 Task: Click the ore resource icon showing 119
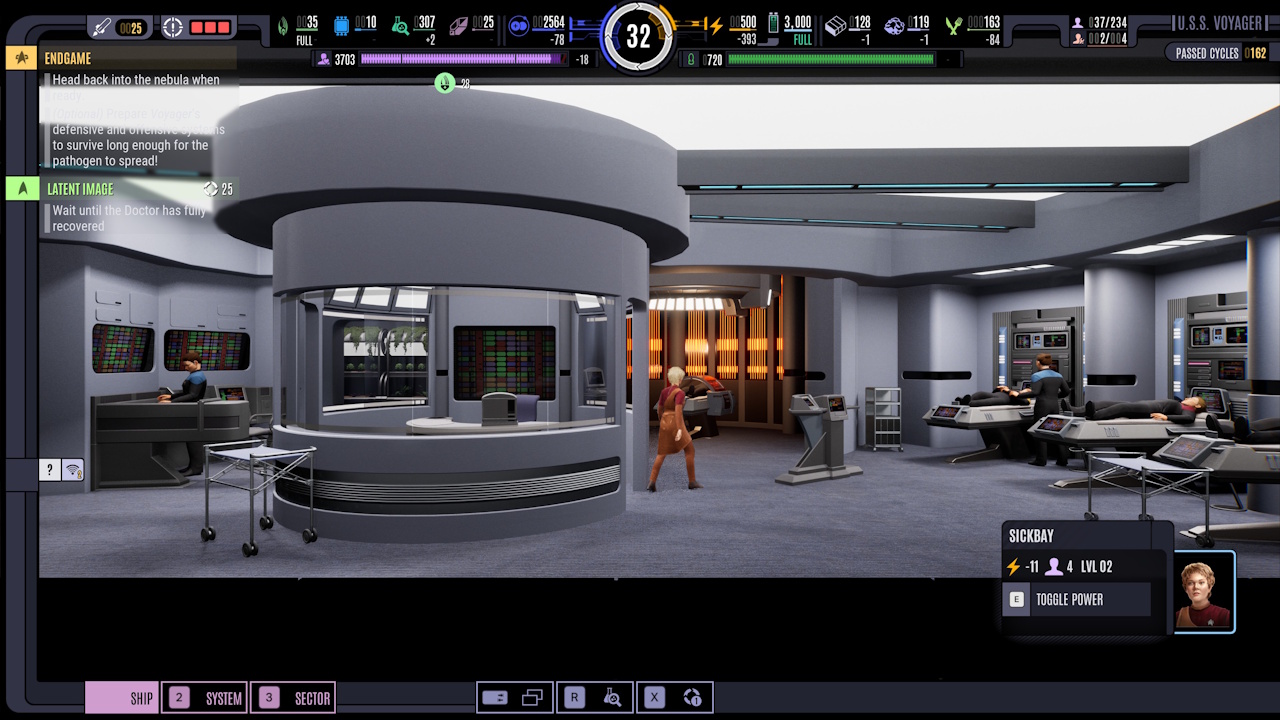[x=895, y=26]
